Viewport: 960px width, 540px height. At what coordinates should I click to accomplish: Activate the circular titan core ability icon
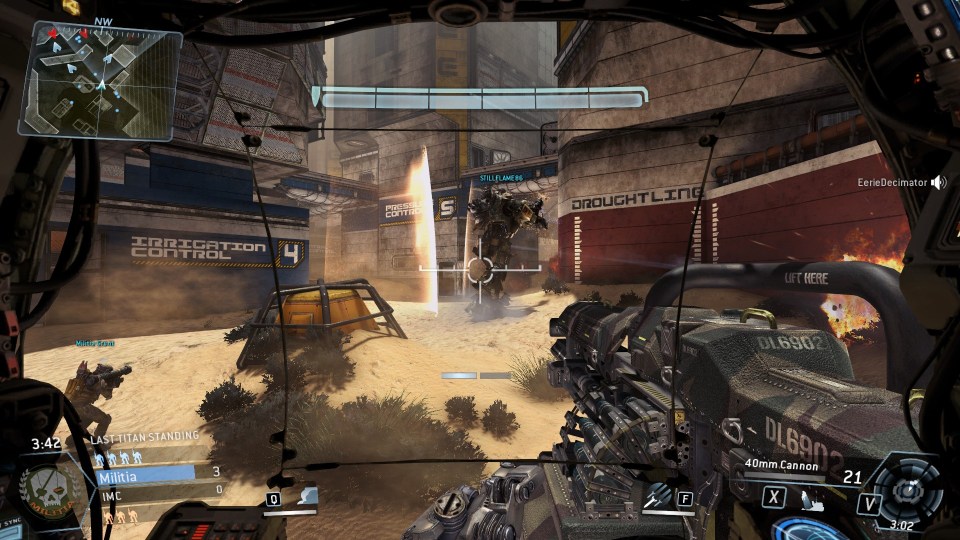[907, 490]
